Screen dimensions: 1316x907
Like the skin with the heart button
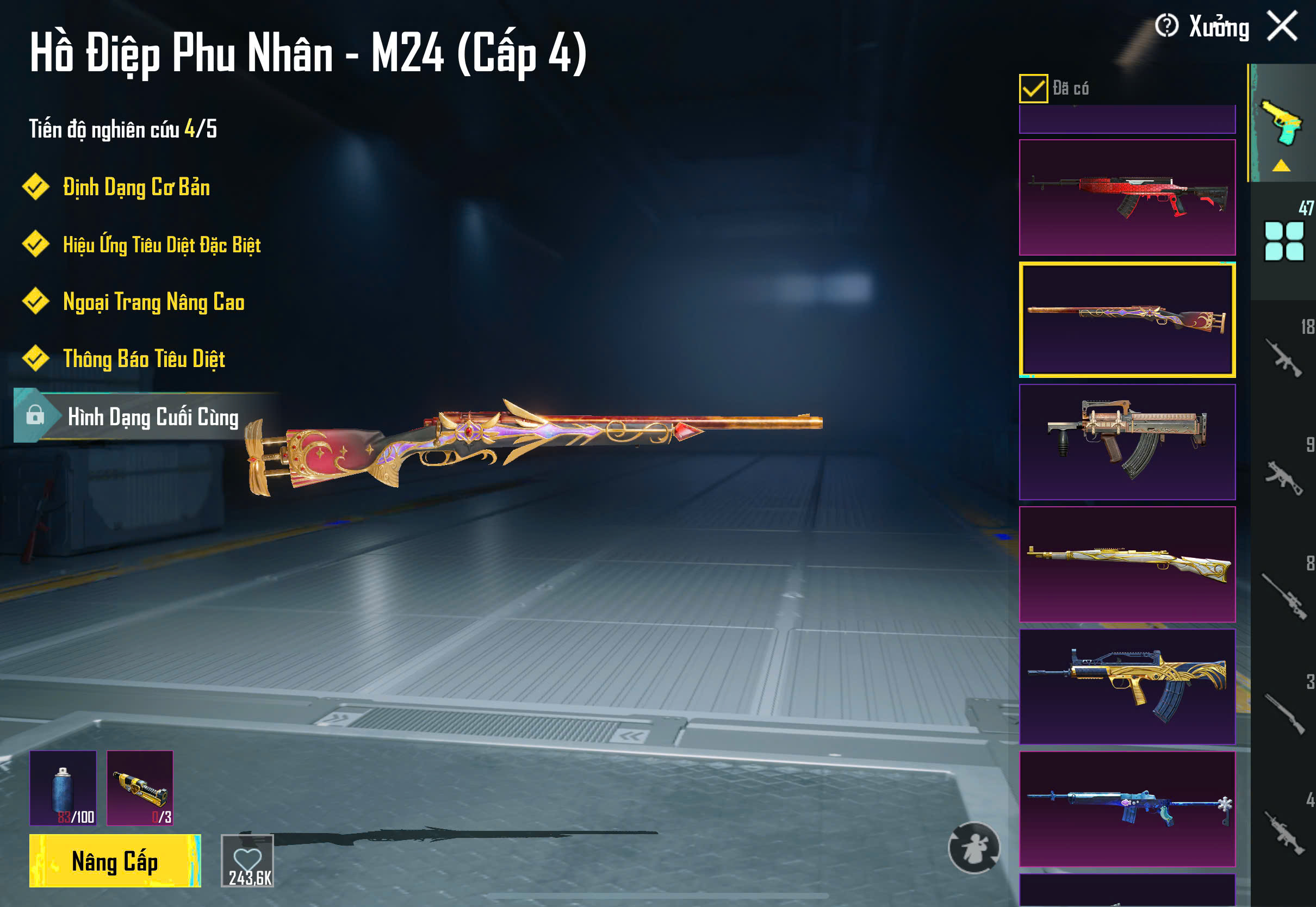pyautogui.click(x=247, y=860)
